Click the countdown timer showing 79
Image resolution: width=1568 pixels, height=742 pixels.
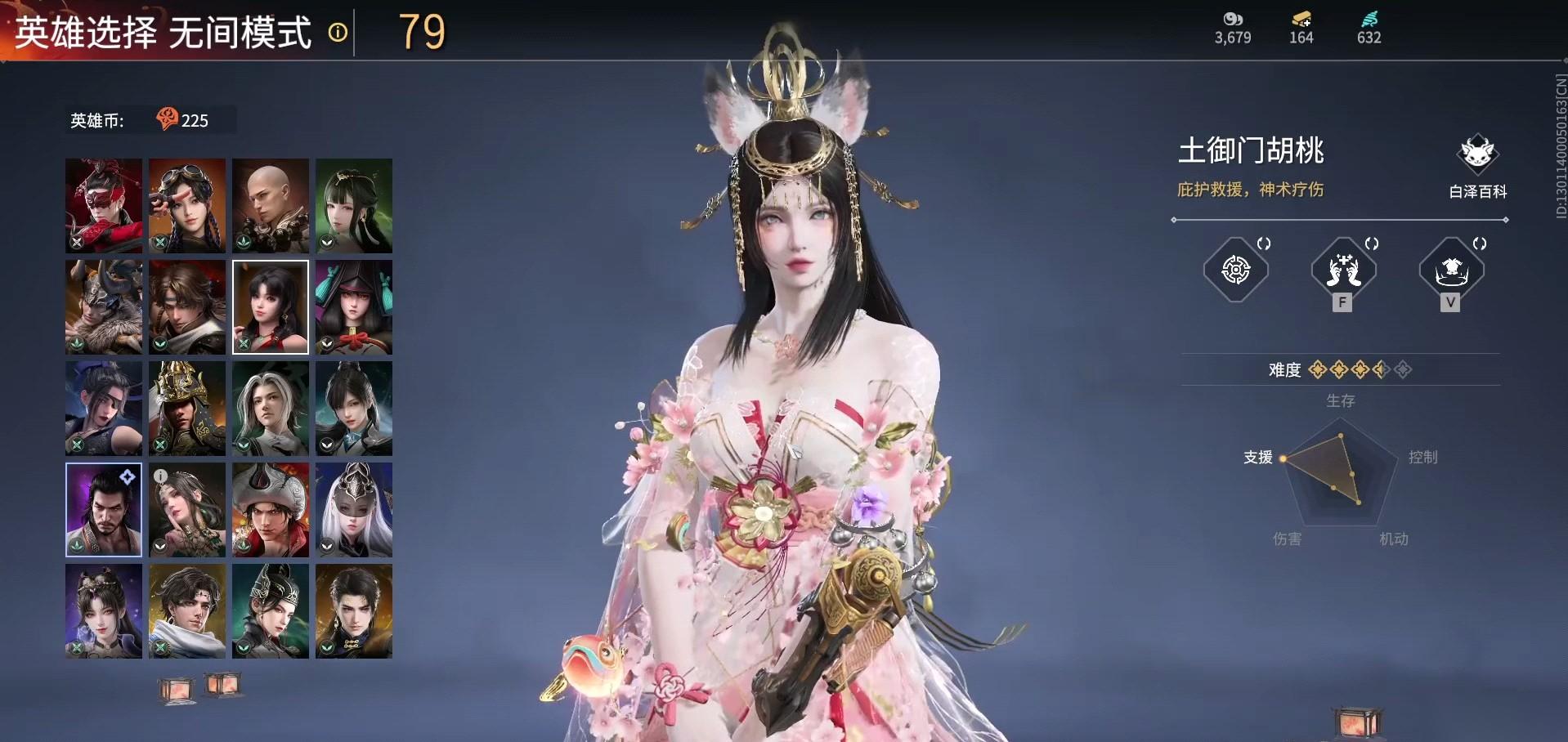pyautogui.click(x=420, y=33)
